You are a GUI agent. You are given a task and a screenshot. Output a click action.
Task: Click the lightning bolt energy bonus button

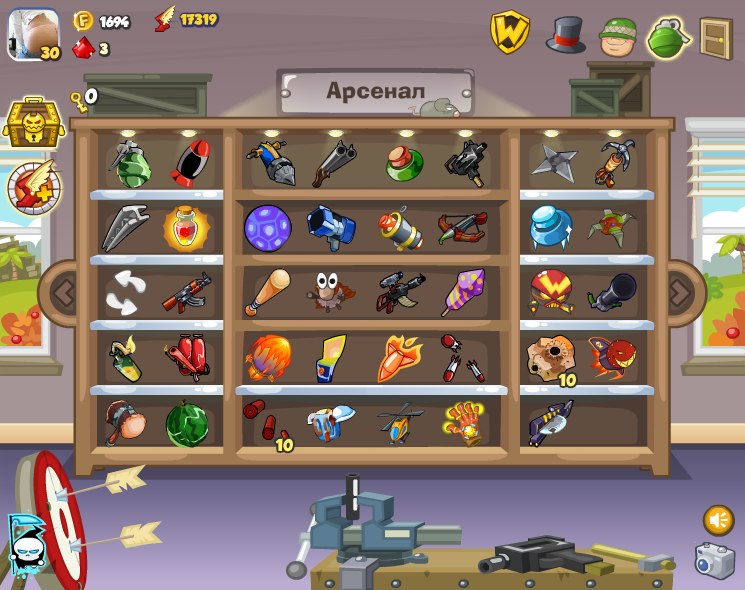(33, 188)
